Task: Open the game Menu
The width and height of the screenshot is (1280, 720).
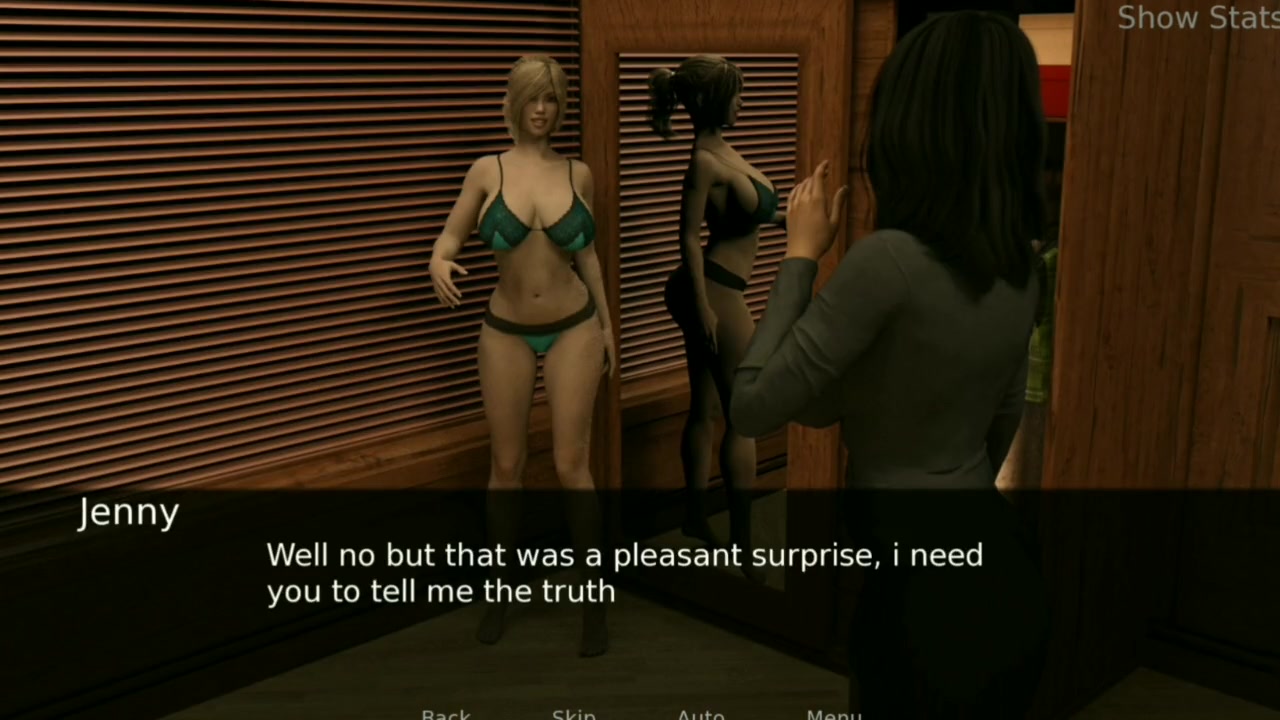Action: point(833,714)
